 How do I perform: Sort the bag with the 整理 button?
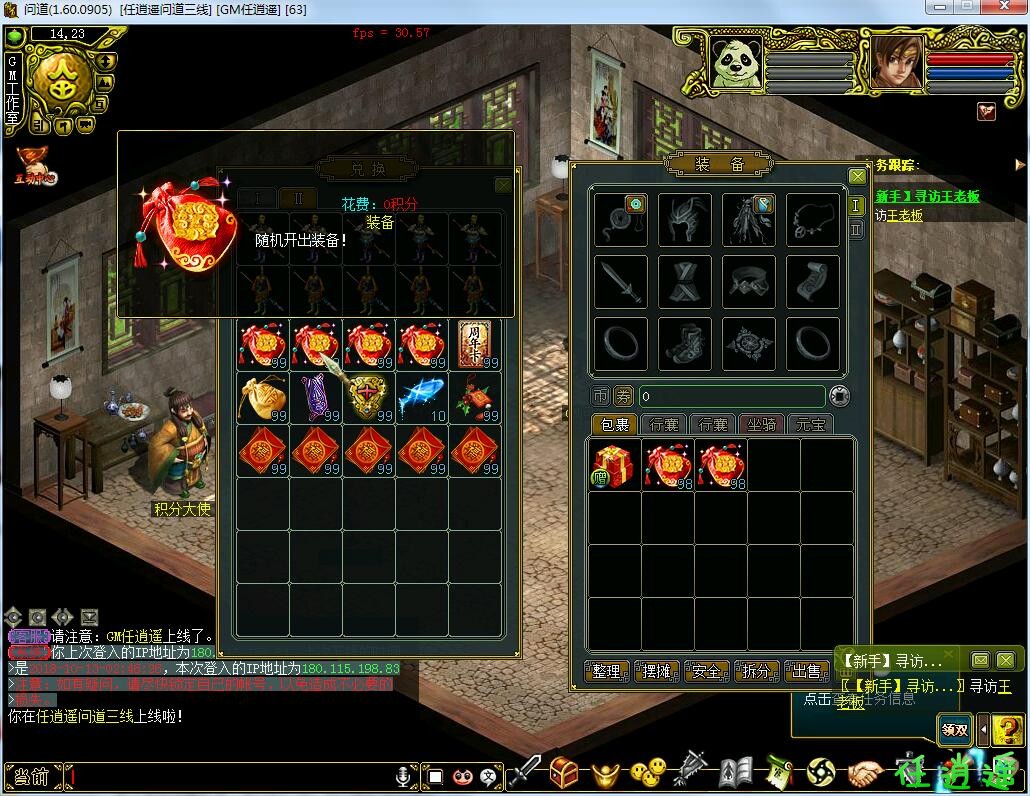pos(607,671)
